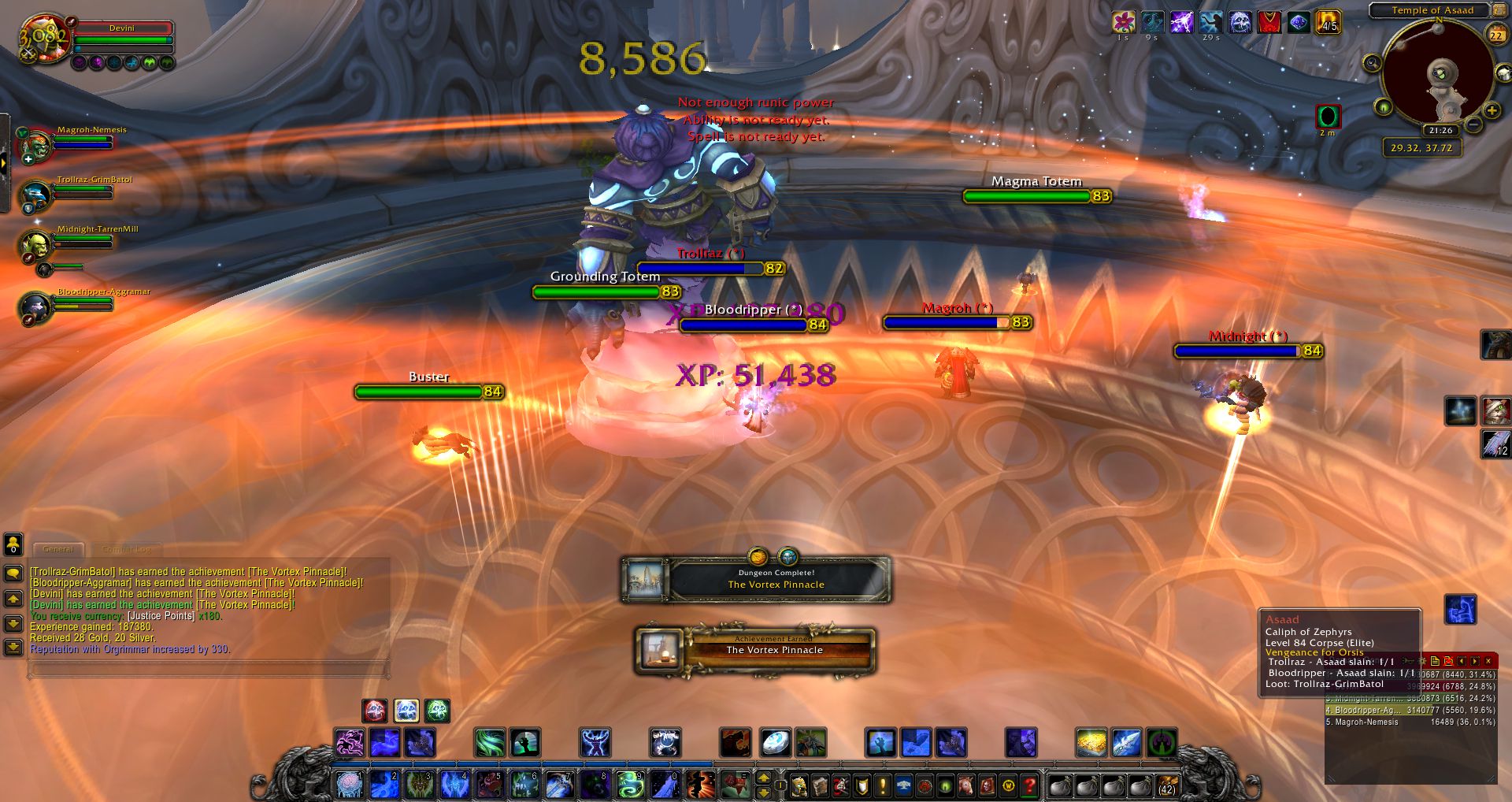1512x802 pixels.
Task: Switch to the General chat tab
Action: point(57,549)
